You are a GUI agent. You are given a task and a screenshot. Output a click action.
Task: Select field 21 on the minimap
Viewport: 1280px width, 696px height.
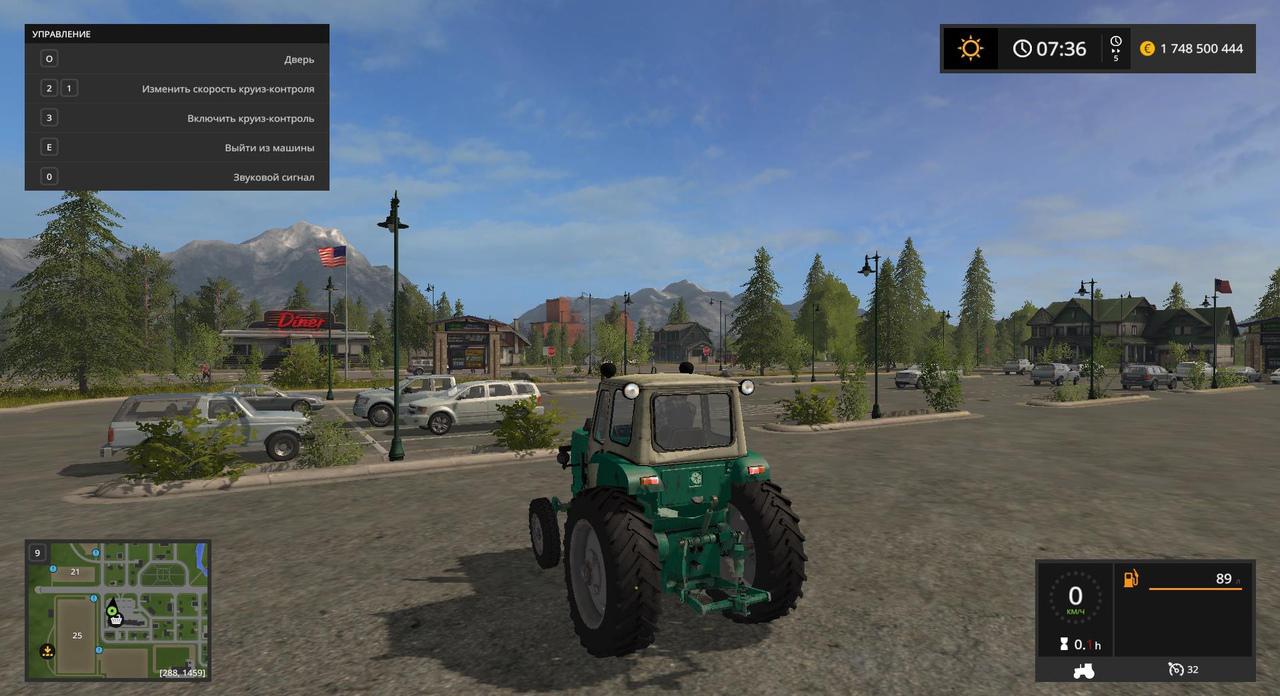click(x=74, y=572)
